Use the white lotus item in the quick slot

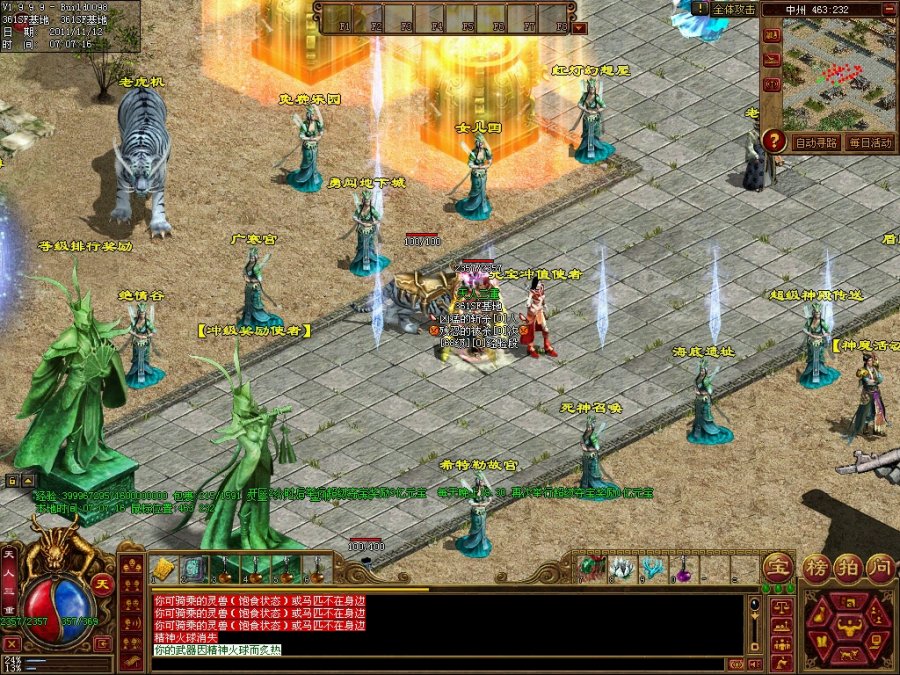[x=622, y=568]
